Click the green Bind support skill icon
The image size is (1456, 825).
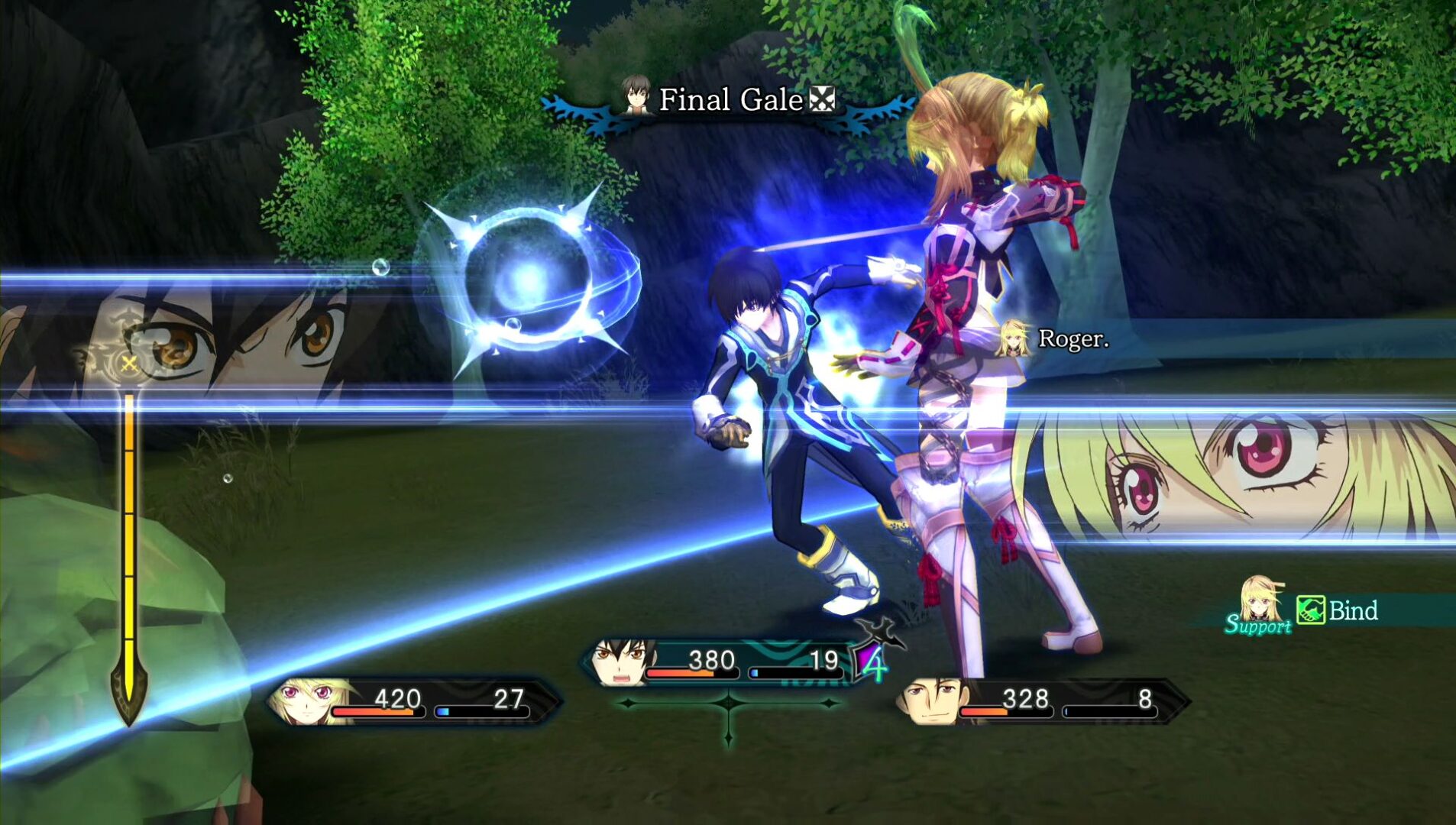[x=1310, y=610]
